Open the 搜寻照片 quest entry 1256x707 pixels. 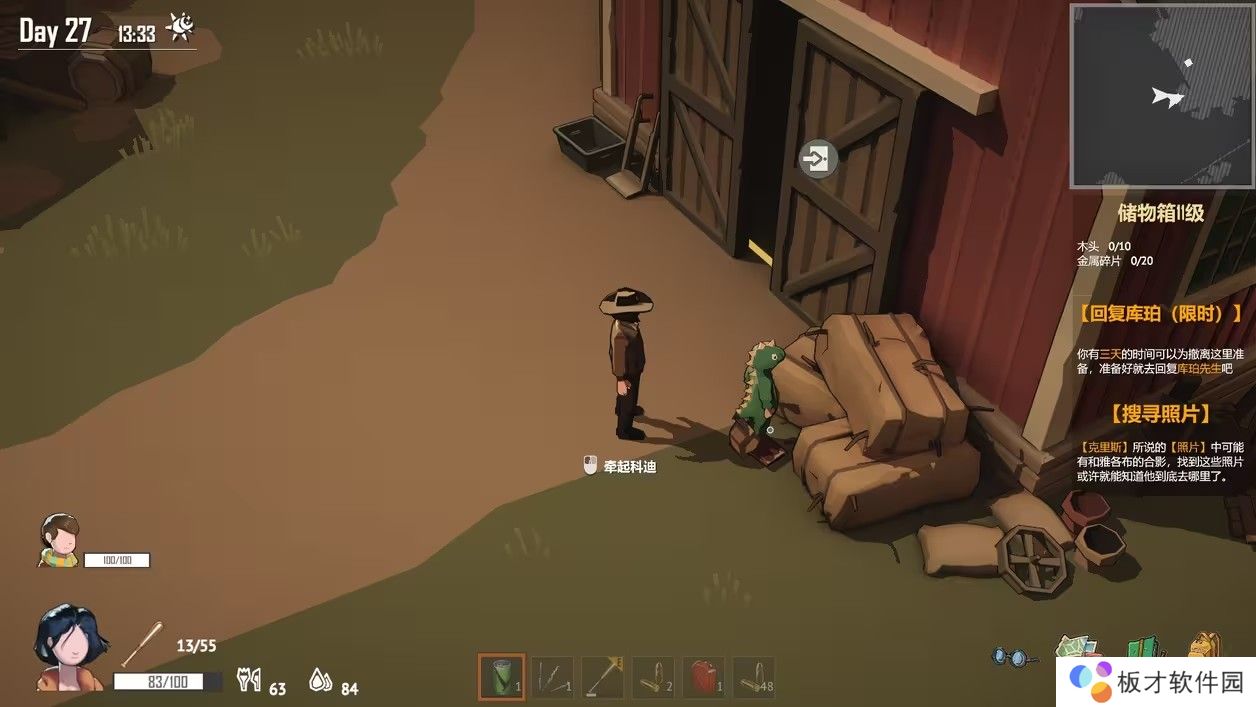pos(1160,414)
